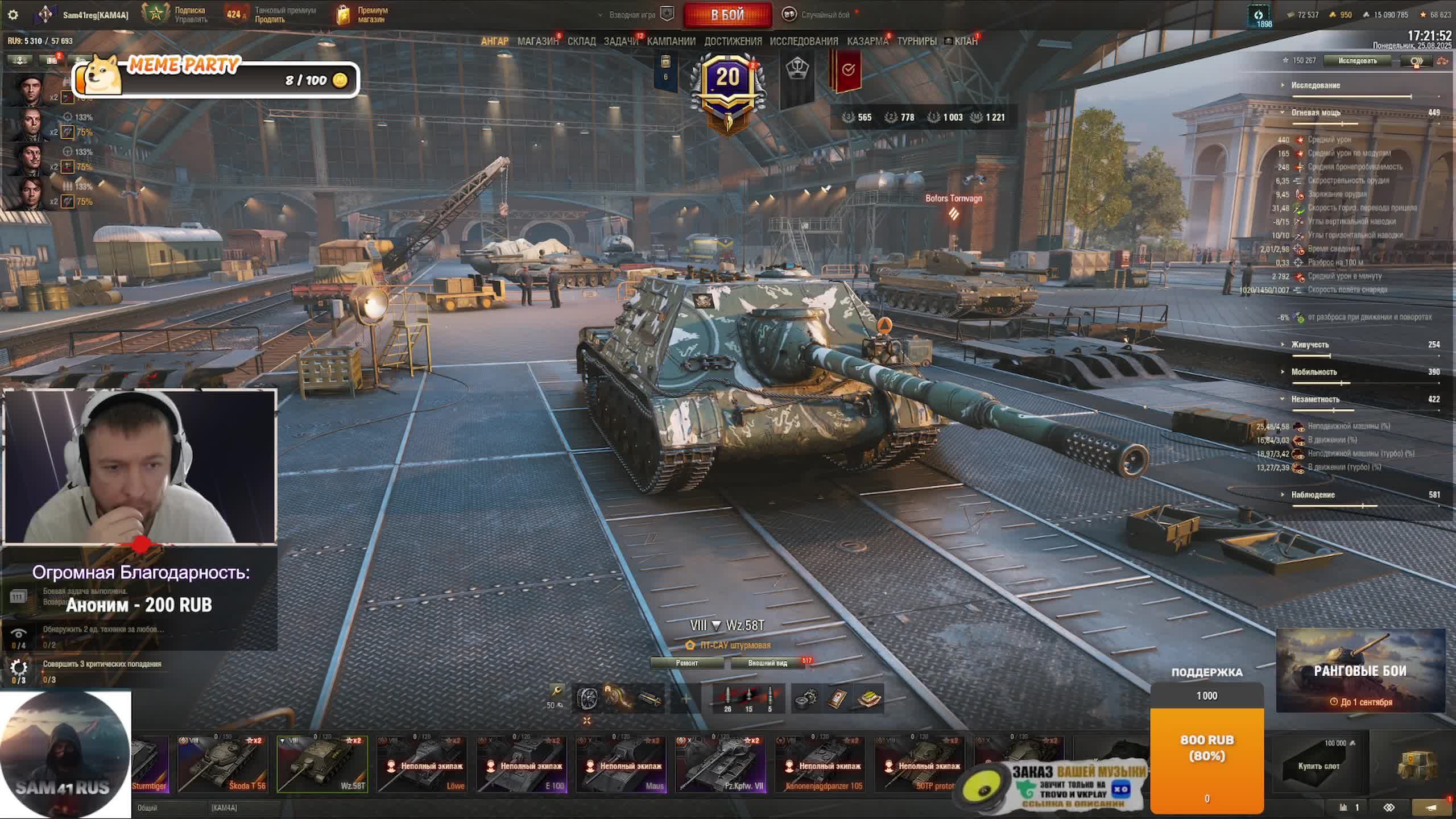Open the МАГАЗИН store tab
The image size is (1456, 819).
[537, 41]
